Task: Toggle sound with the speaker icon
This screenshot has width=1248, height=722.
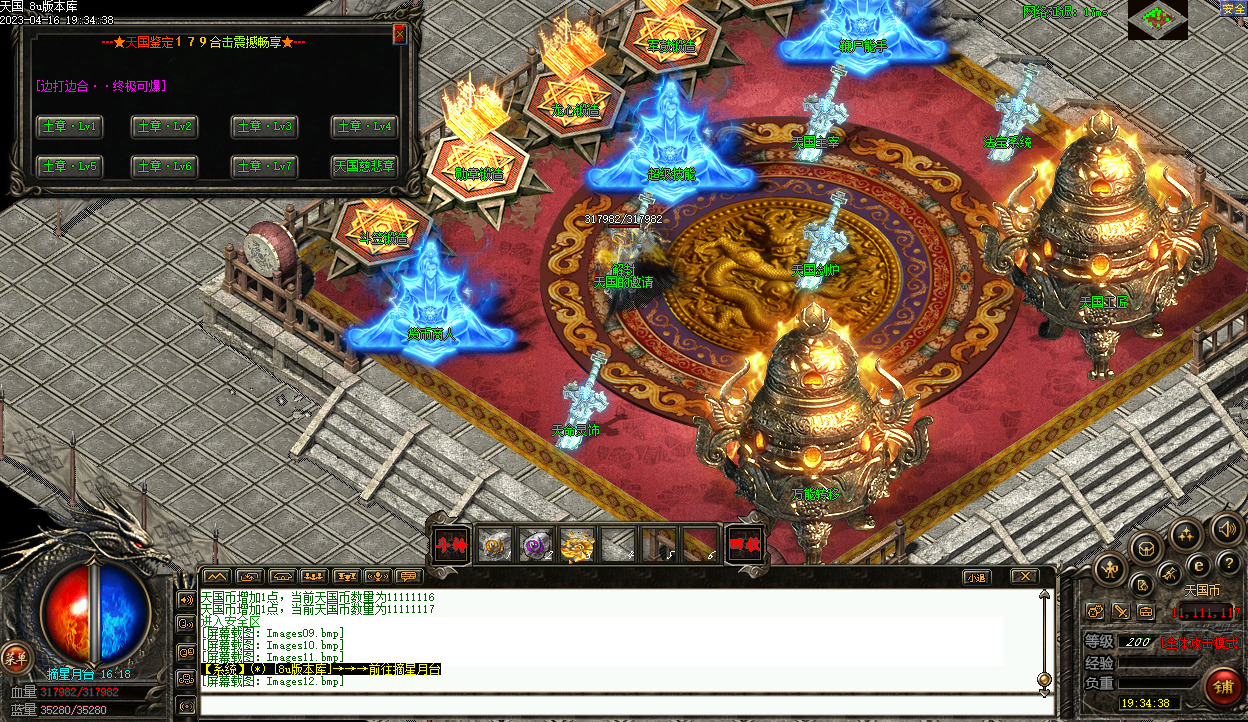Action: pos(1226,531)
